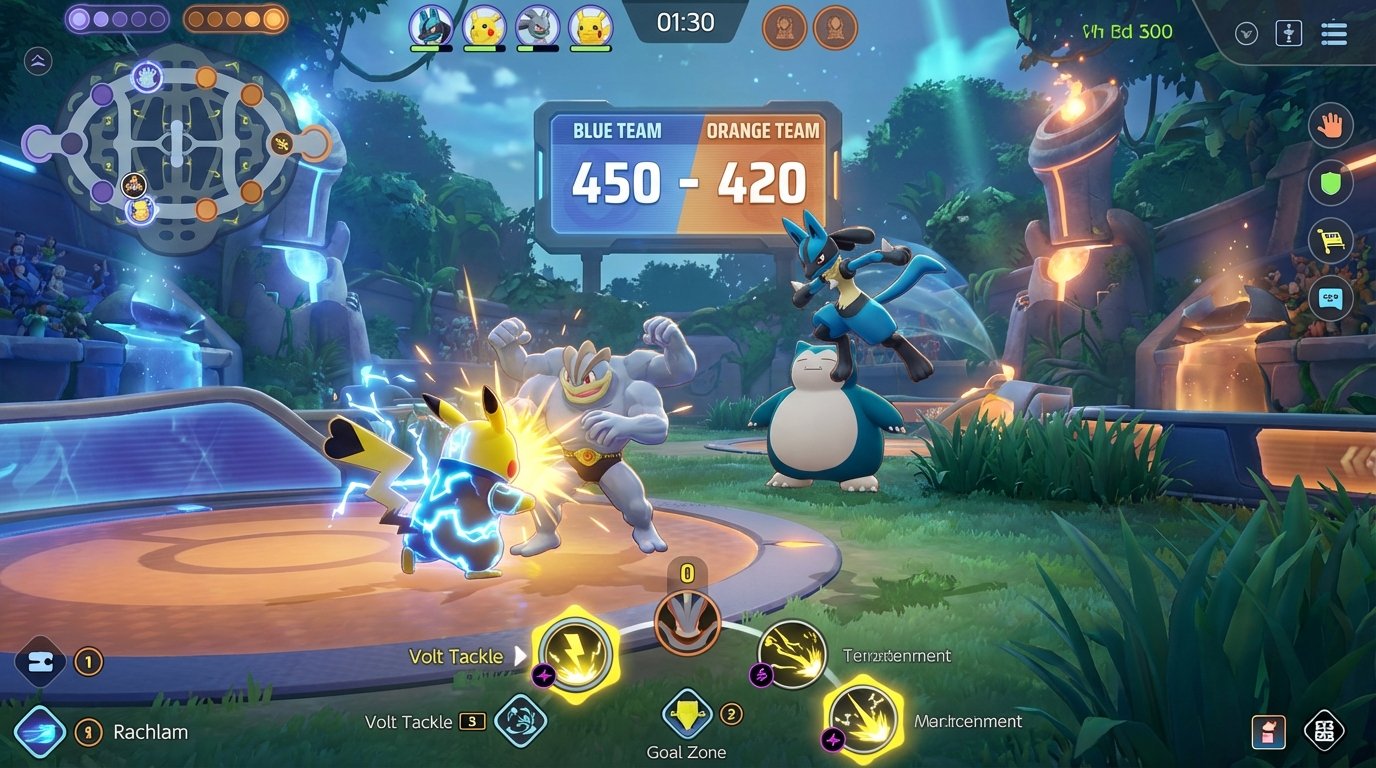
Task: Collapse the minimap using the top-left chevron
Action: coord(37,62)
